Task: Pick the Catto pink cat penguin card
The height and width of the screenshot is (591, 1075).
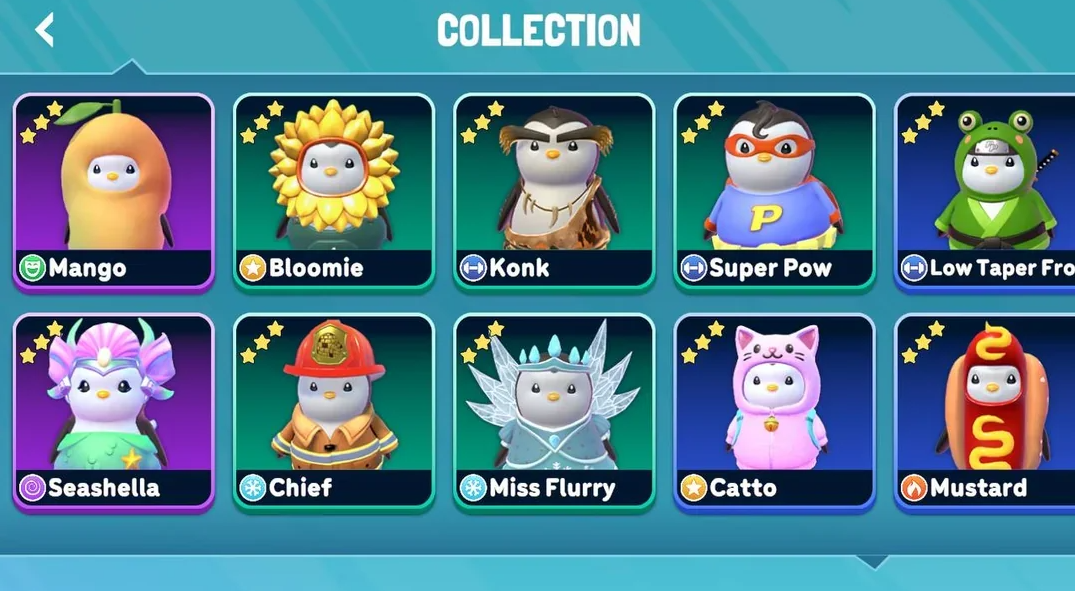Action: (x=774, y=410)
